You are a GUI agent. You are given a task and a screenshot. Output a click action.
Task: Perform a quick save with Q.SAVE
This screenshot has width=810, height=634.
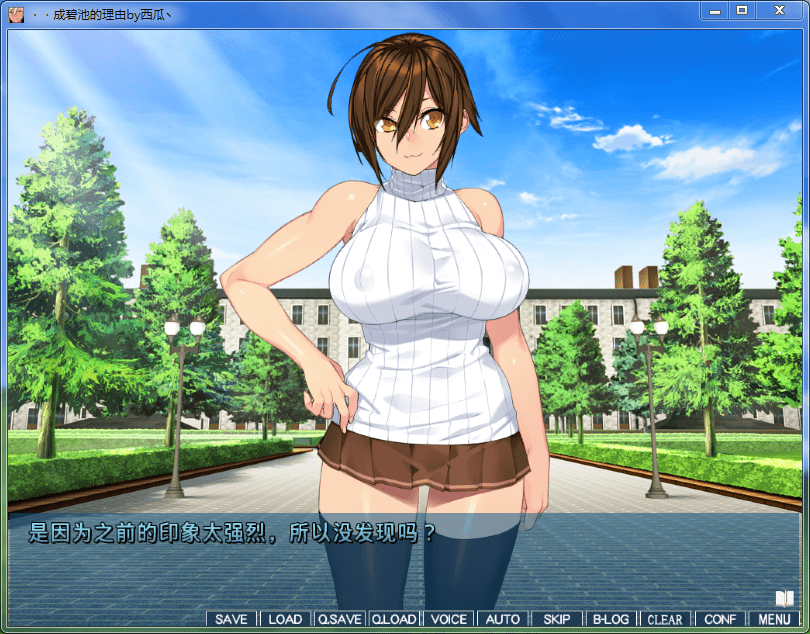tap(339, 619)
